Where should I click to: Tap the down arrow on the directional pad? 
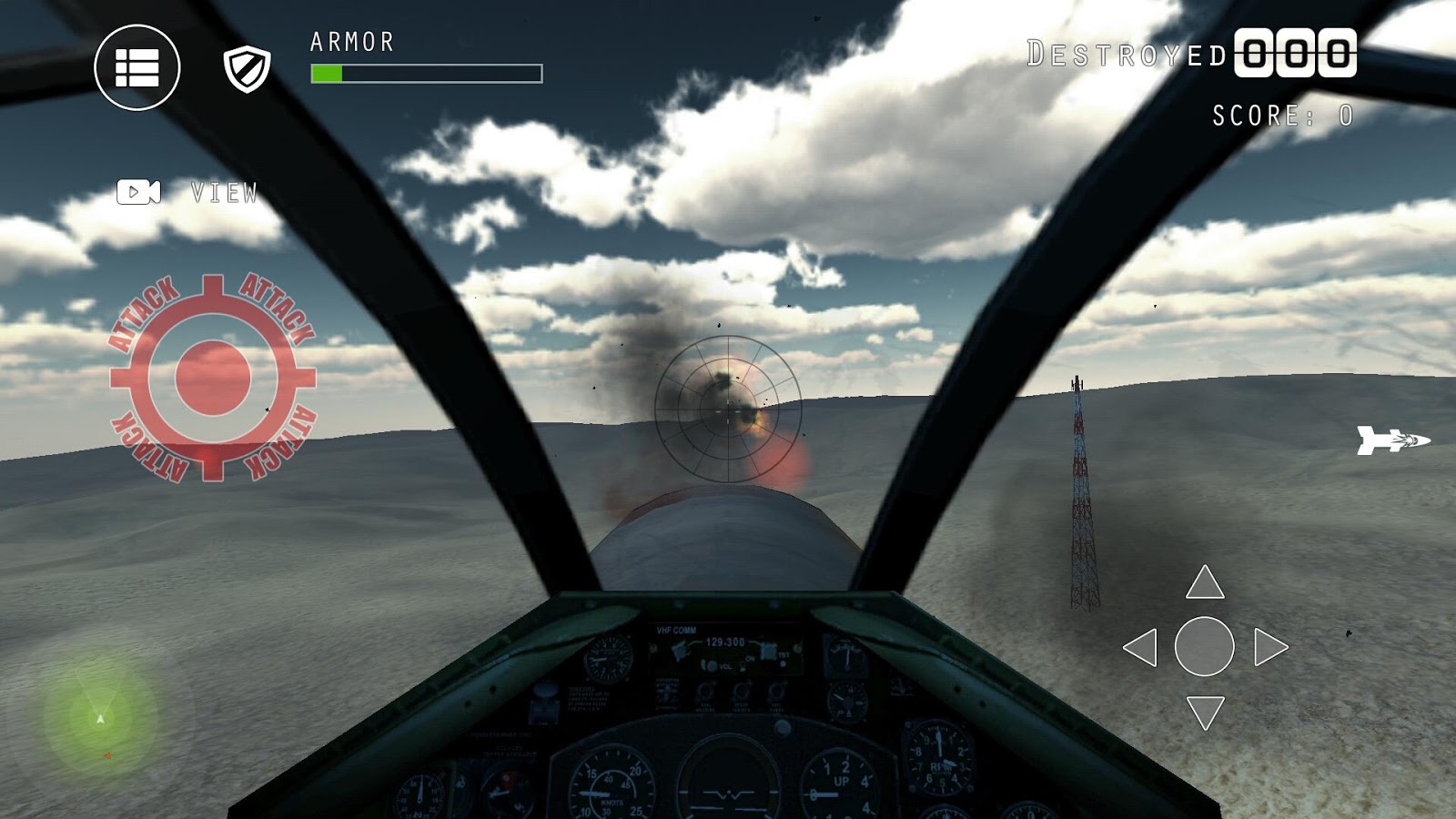[x=1205, y=712]
